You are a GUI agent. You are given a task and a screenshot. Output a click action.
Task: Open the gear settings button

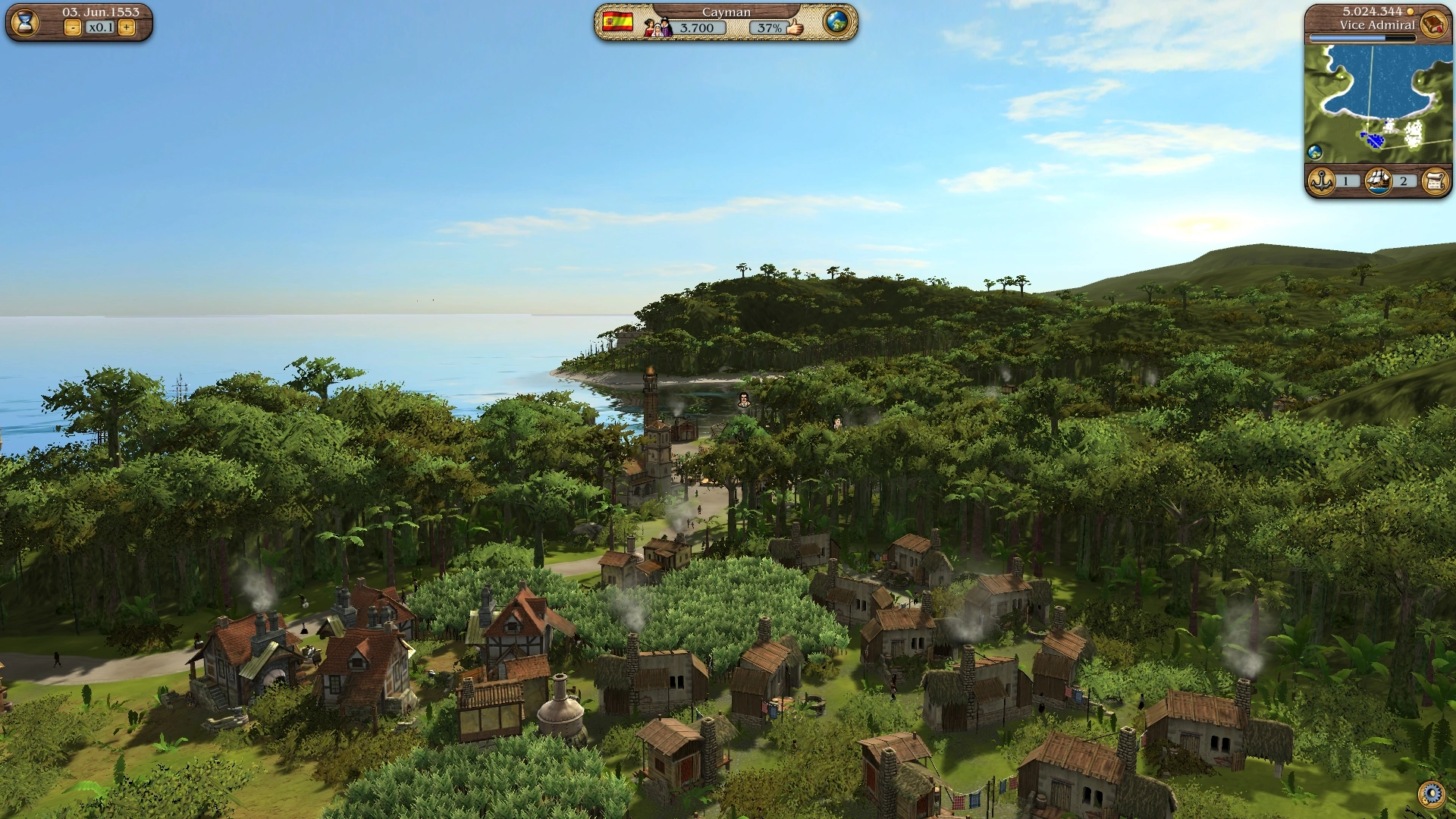click(1432, 794)
